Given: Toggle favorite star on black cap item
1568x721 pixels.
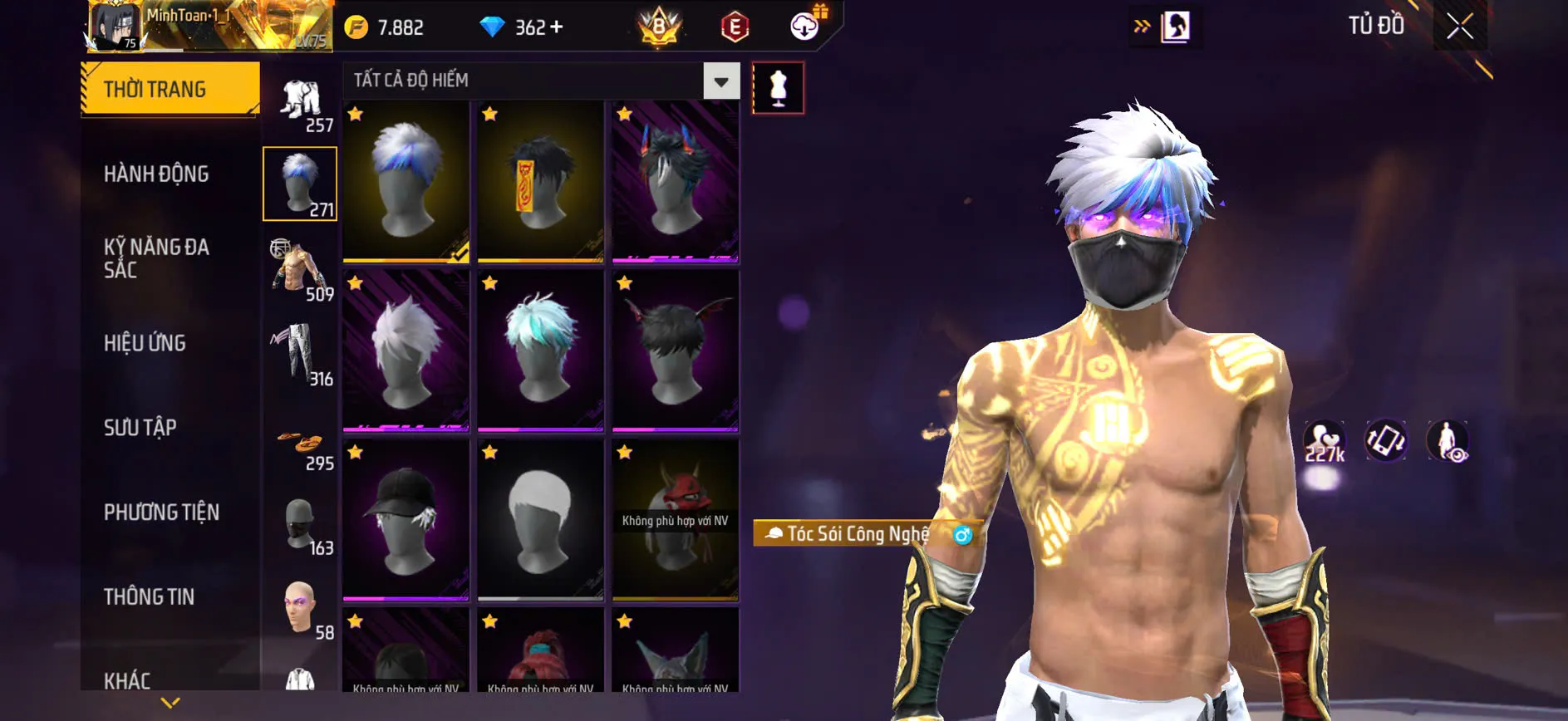Looking at the screenshot, I should tap(356, 451).
